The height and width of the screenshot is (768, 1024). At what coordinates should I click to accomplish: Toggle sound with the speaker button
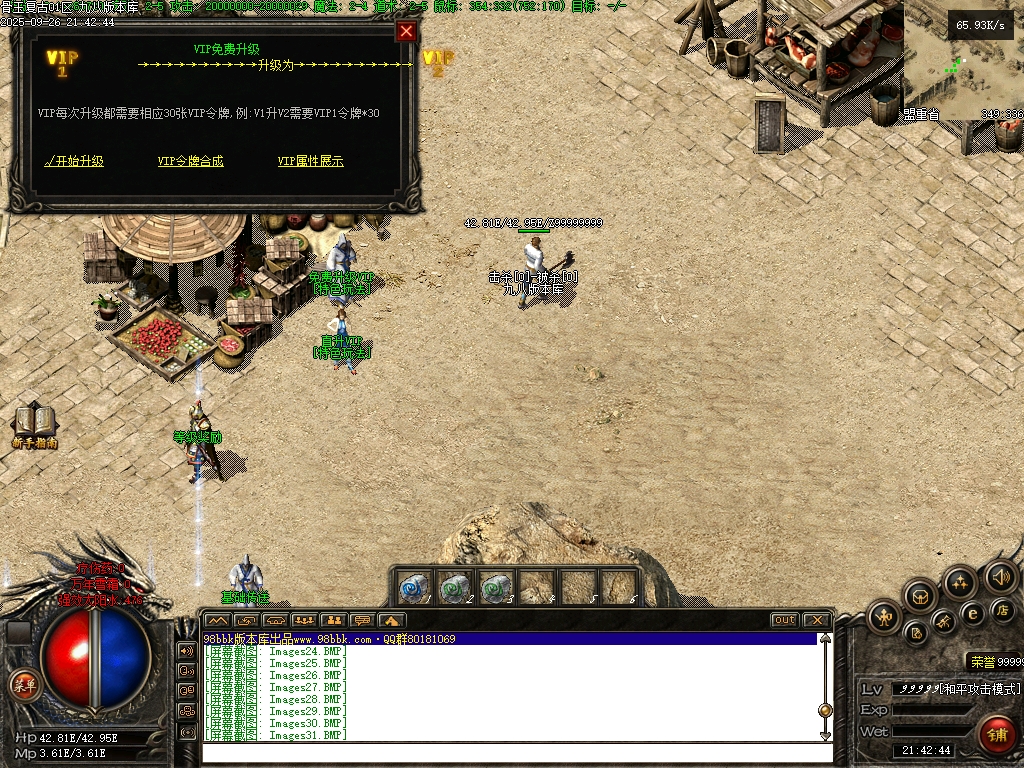point(1000,576)
